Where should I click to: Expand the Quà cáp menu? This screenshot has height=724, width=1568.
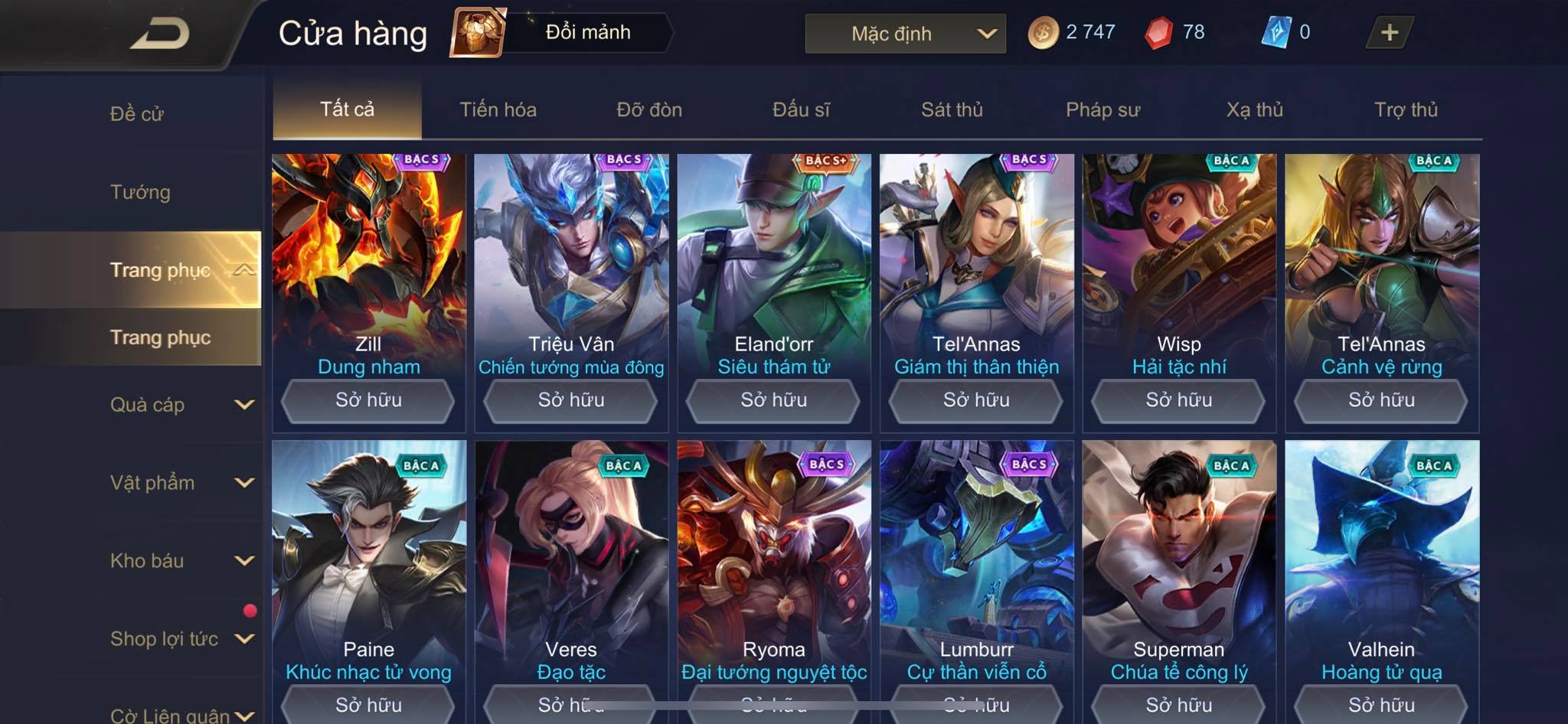click(x=181, y=405)
